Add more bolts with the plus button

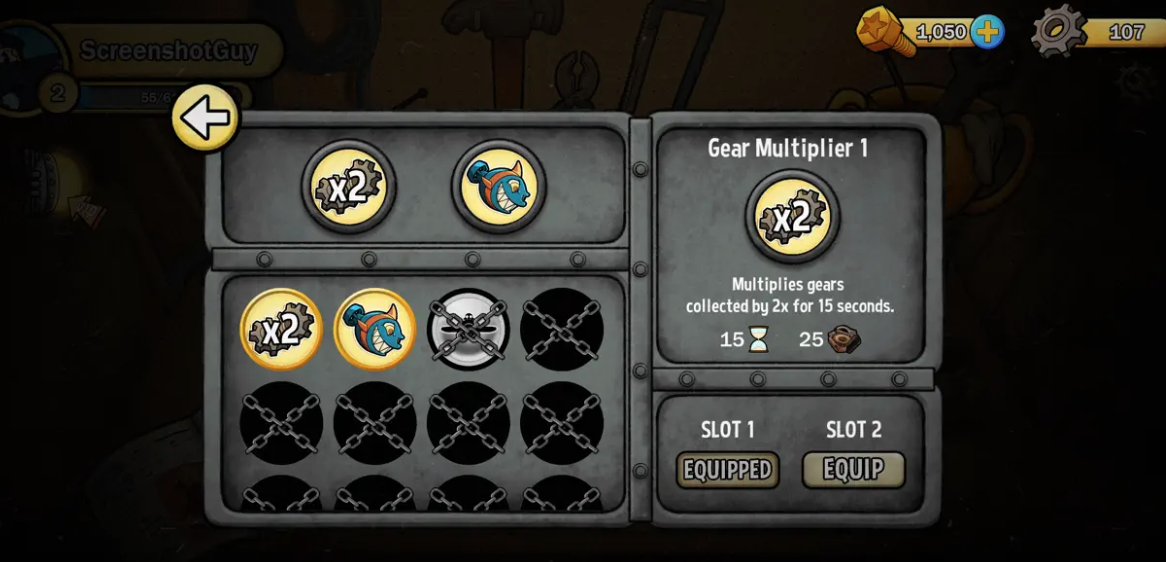986,32
